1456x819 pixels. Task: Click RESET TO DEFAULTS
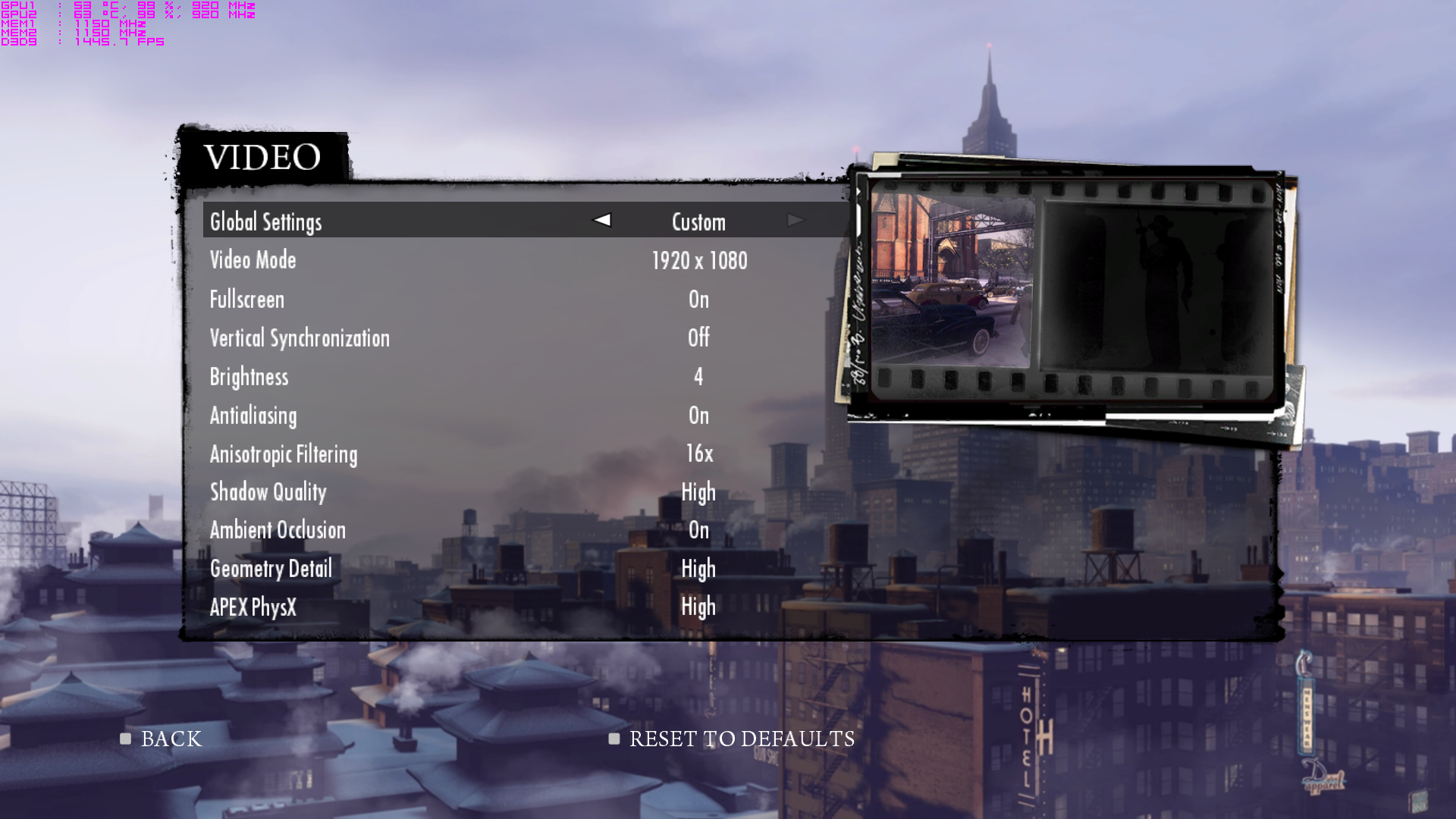[x=741, y=739]
